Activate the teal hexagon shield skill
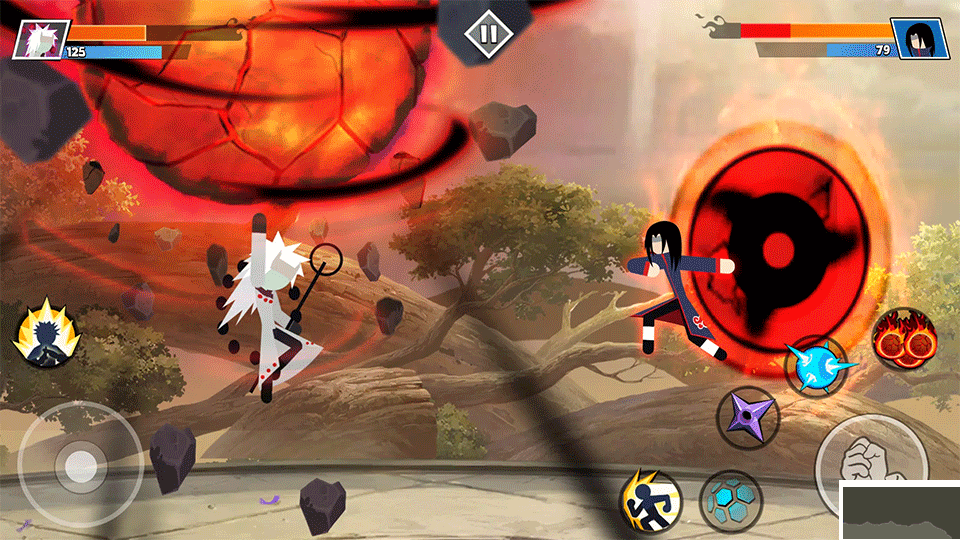 tap(730, 501)
